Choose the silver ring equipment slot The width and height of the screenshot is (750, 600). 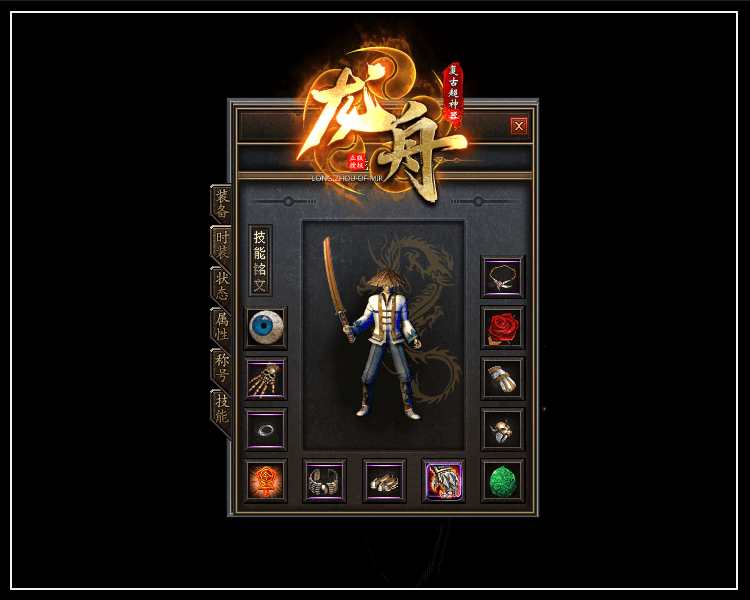266,430
